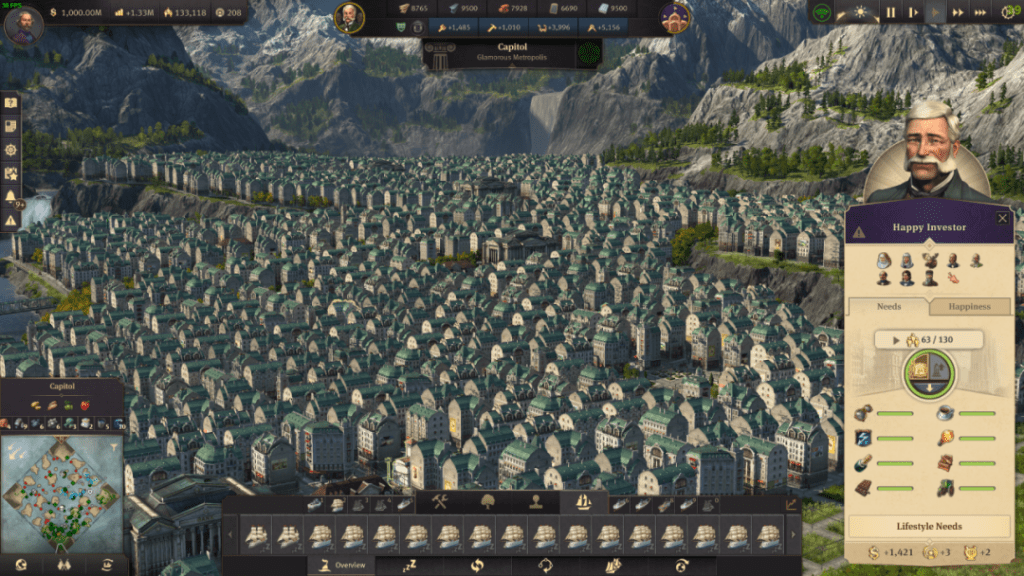Click the player profile portrait
This screenshot has width=1024, height=576.
point(23,24)
